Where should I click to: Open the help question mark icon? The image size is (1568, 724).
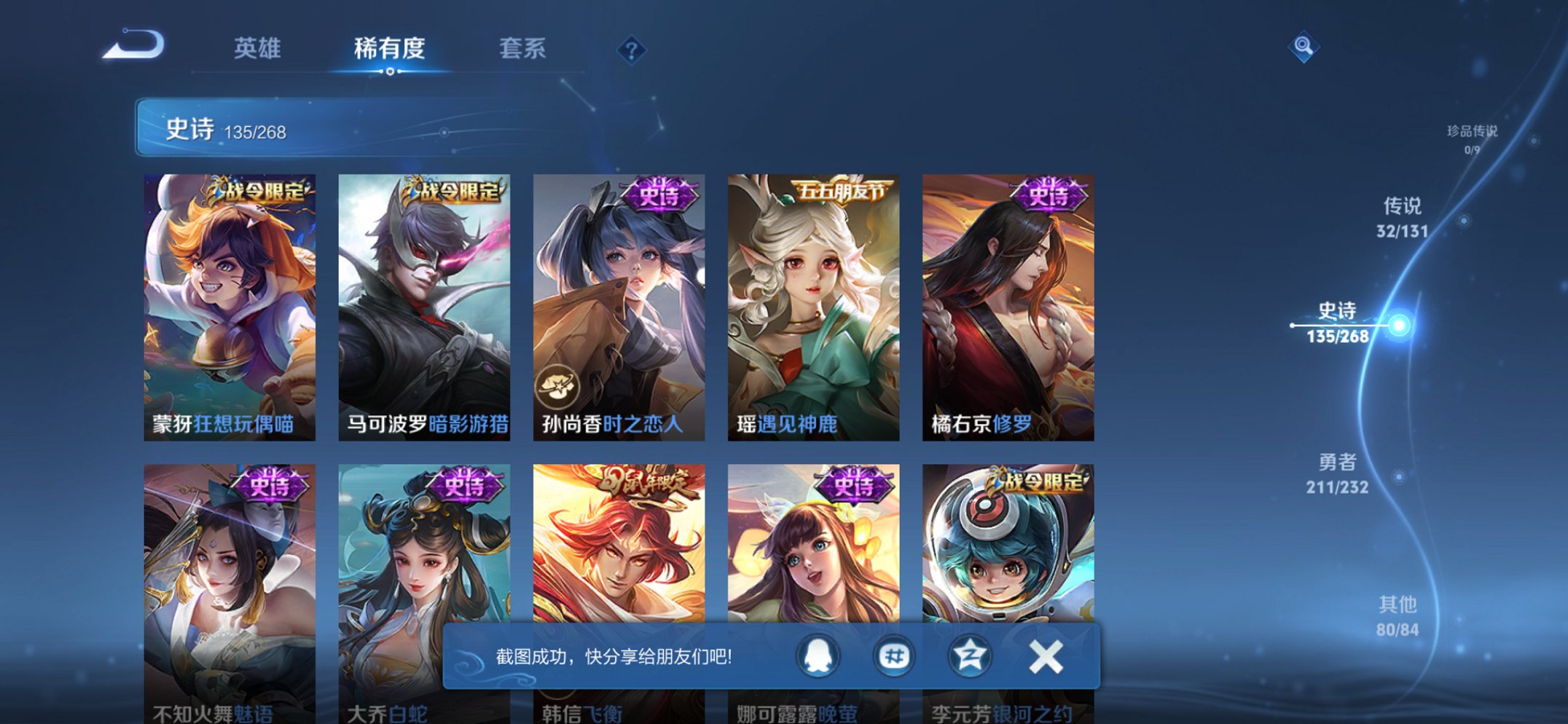632,50
